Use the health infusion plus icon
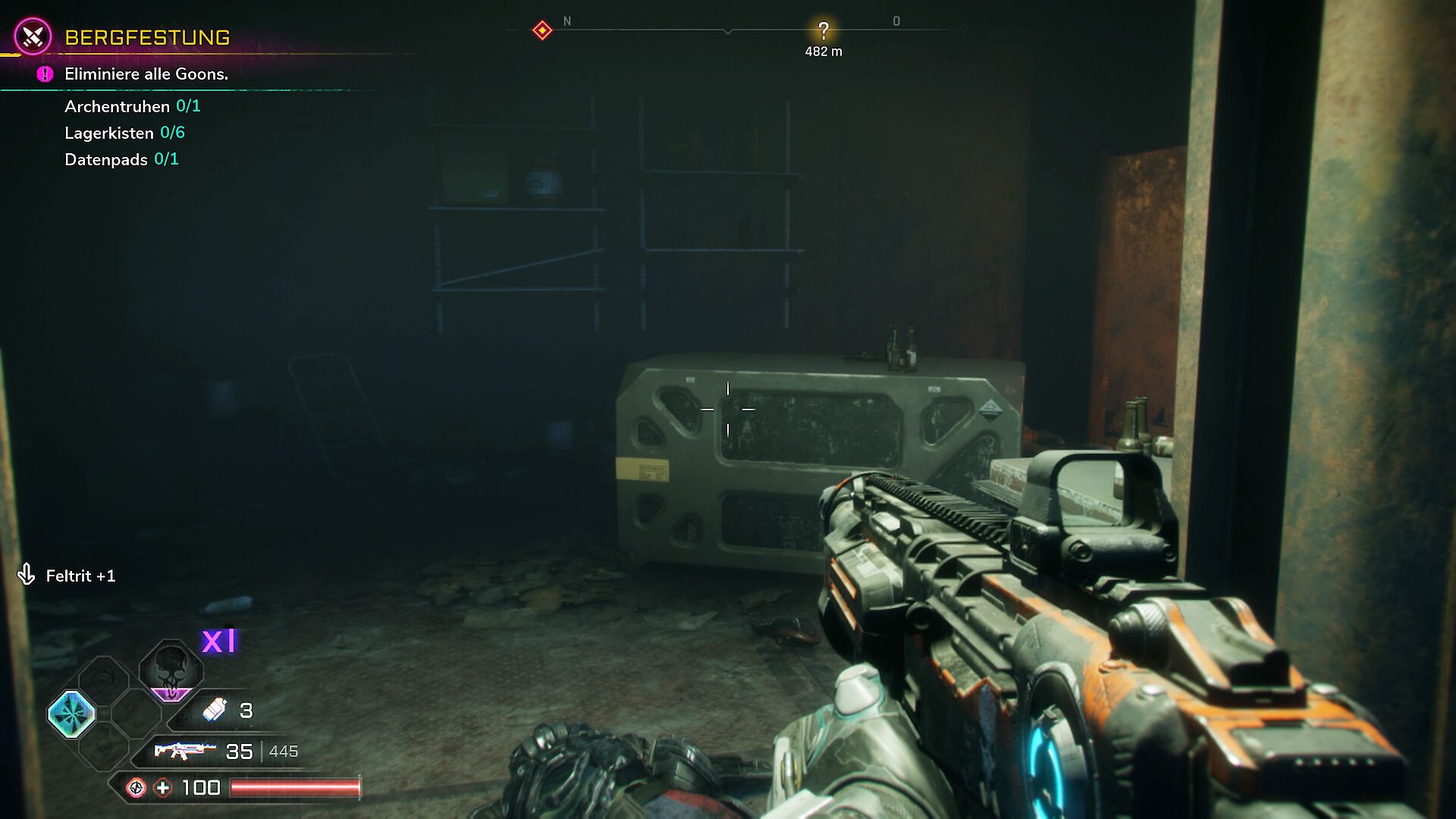 [163, 788]
